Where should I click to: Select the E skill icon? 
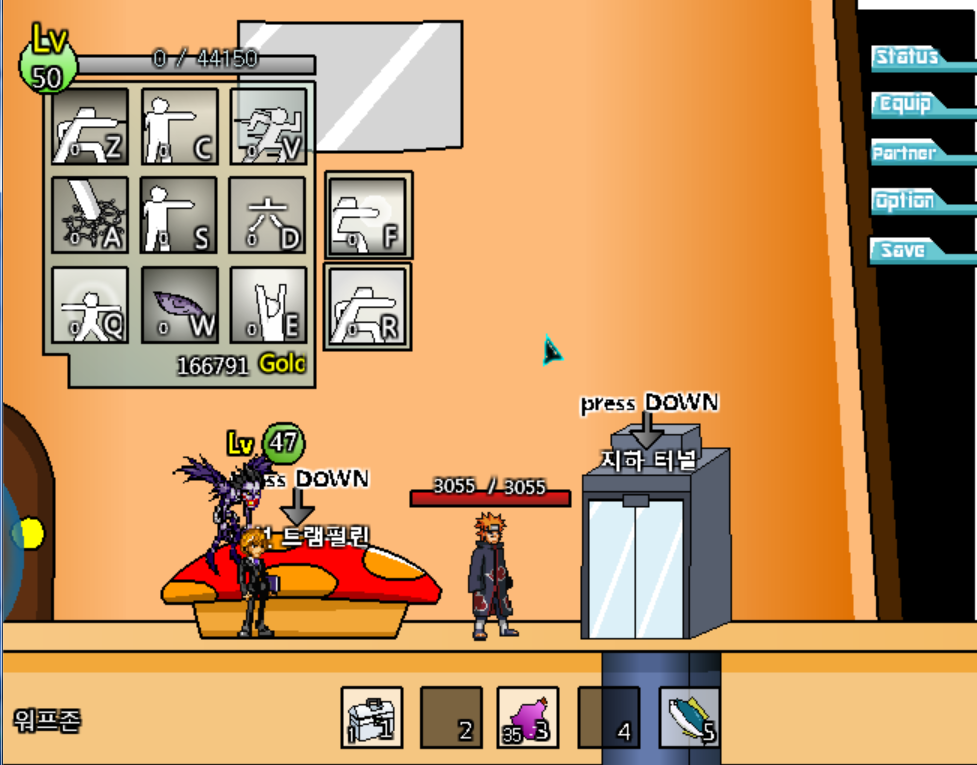(268, 304)
